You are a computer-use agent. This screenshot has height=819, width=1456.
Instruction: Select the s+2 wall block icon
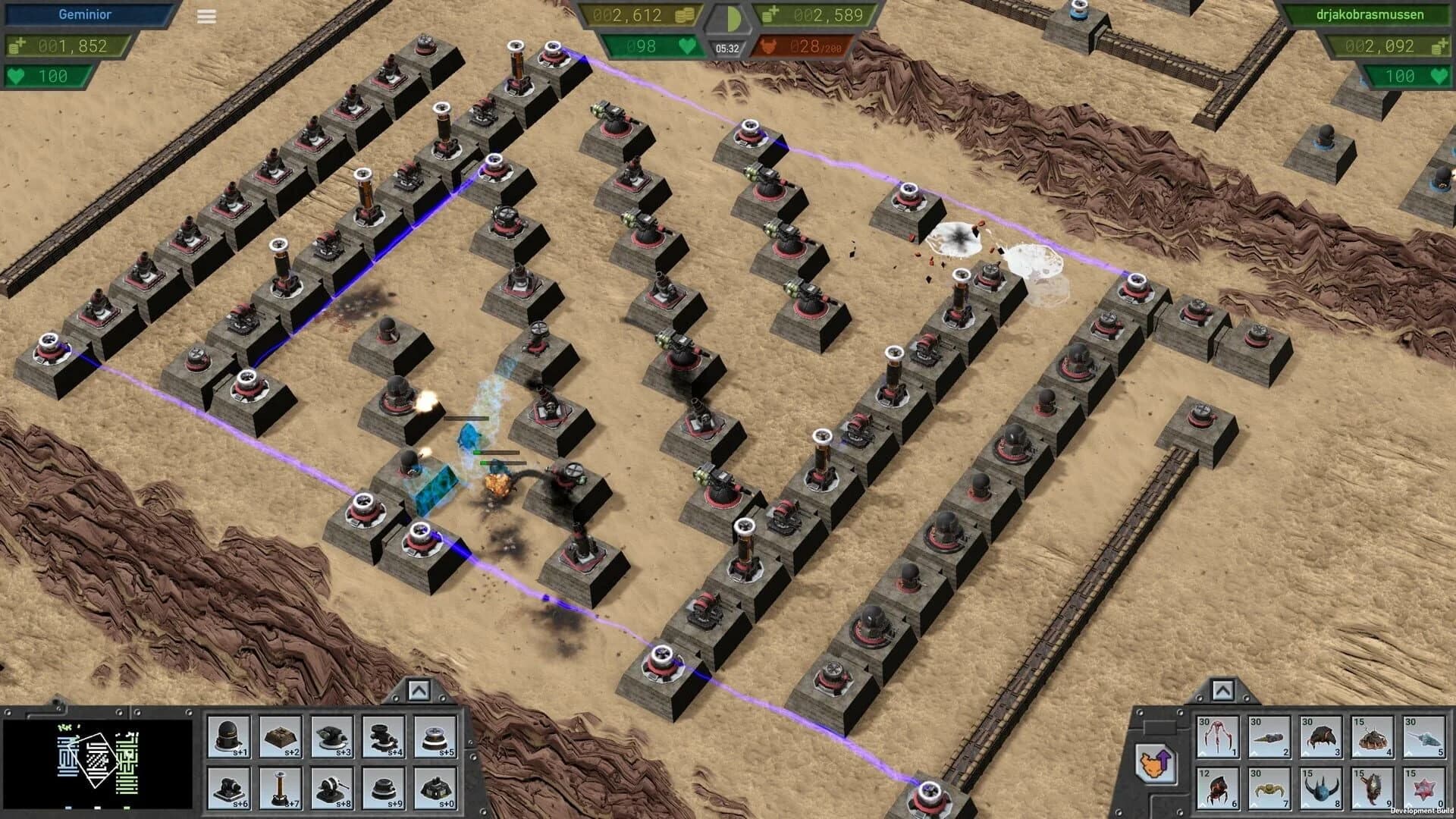pos(279,736)
